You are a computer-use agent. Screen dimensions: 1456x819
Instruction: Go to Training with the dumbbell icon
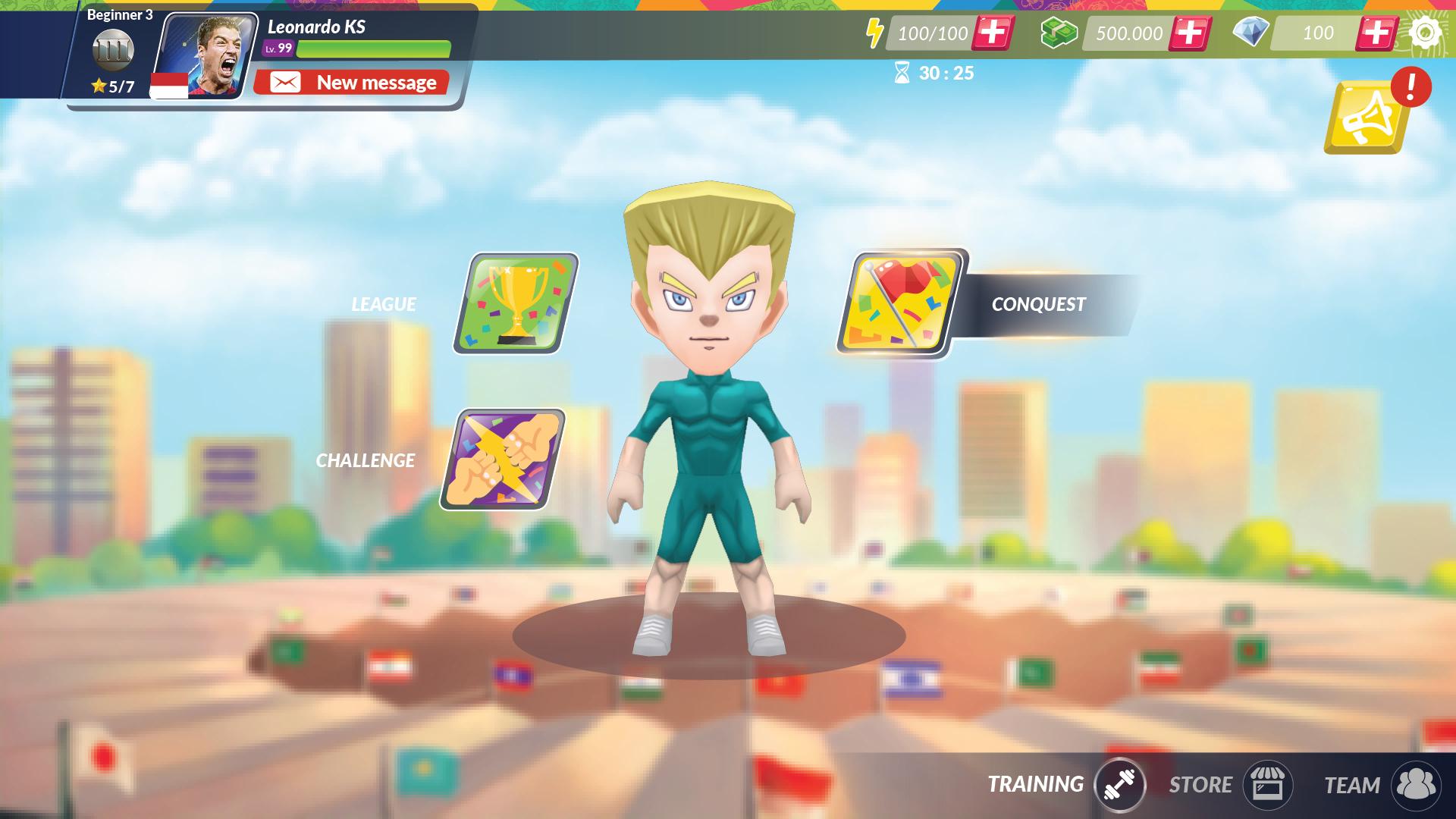tap(1119, 785)
